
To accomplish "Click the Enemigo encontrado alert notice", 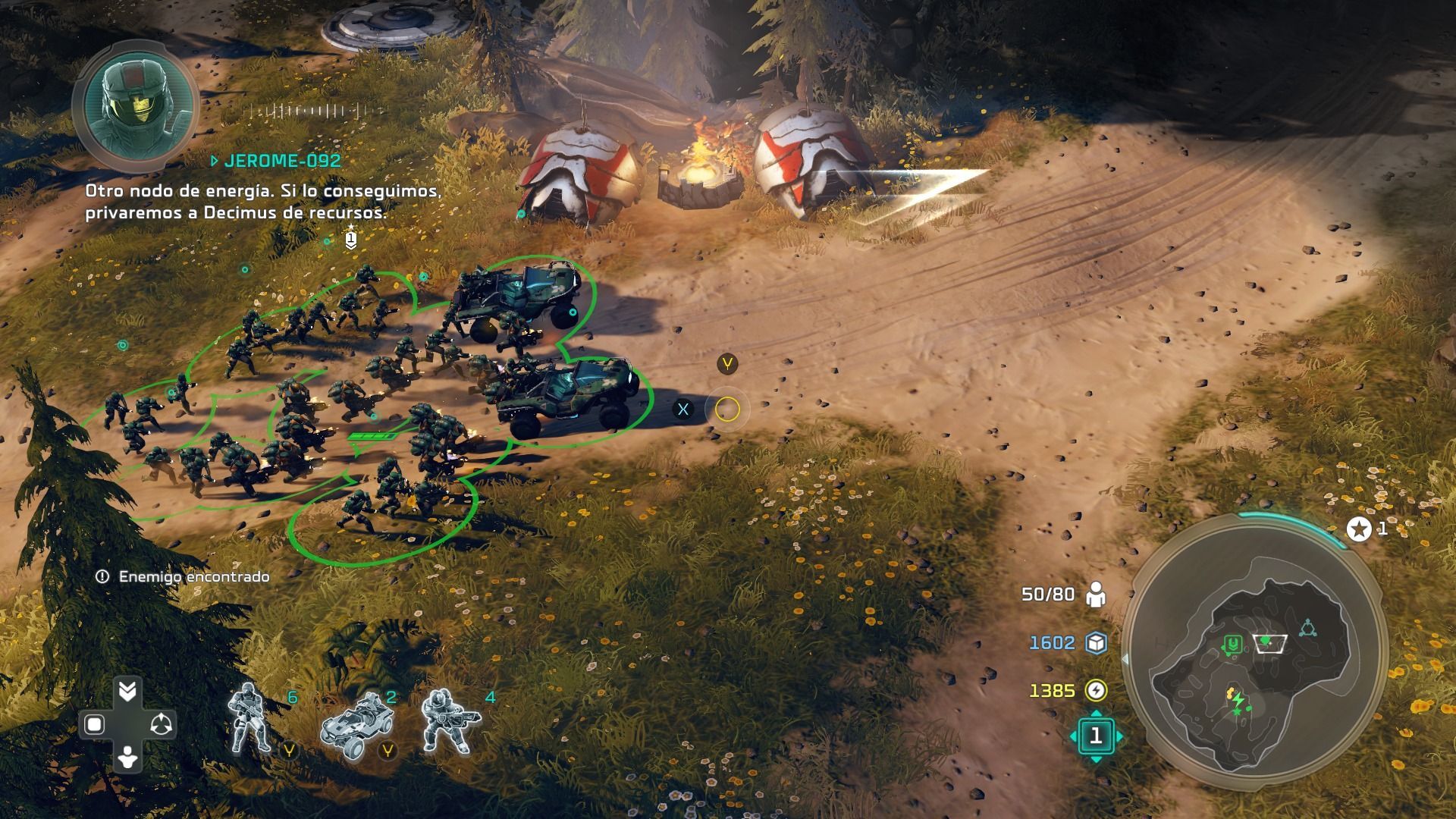I will click(x=184, y=577).
